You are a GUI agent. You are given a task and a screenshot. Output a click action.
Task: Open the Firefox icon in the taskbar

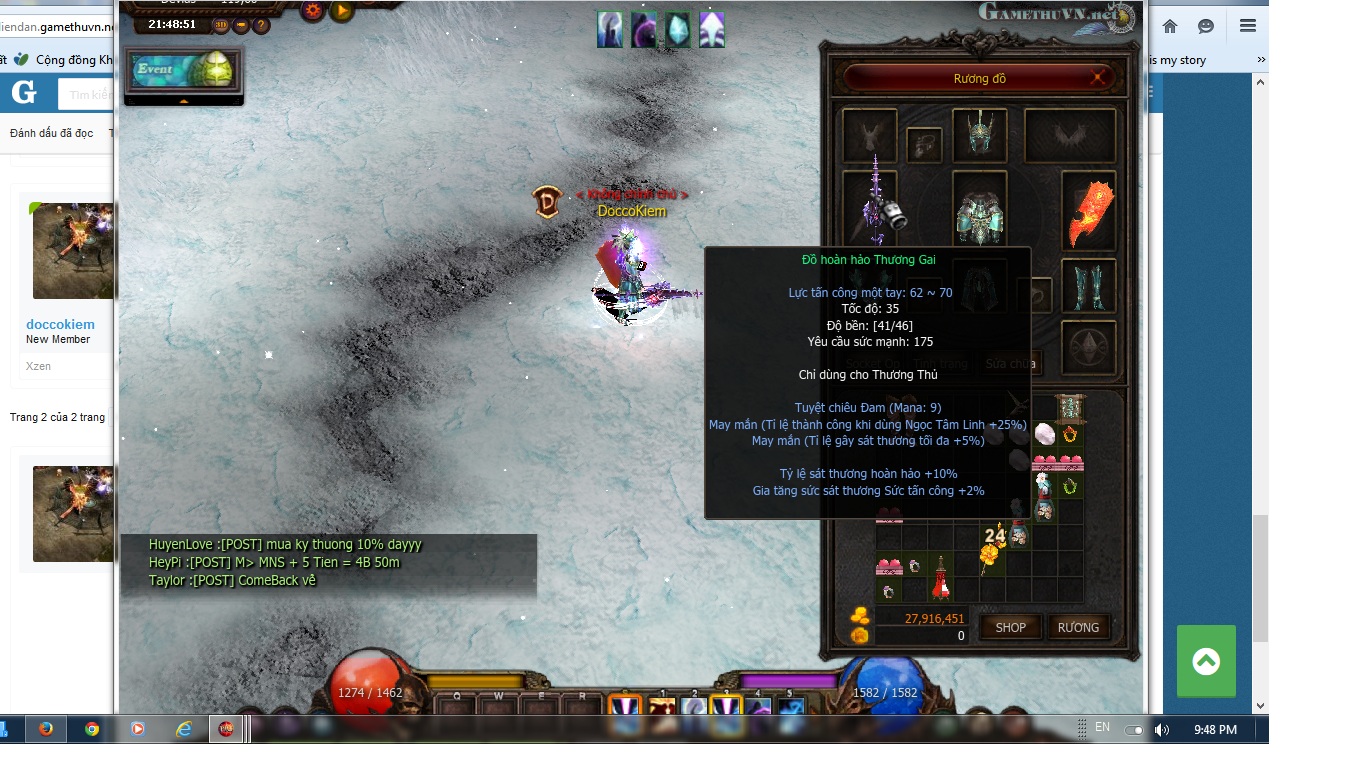[46, 729]
